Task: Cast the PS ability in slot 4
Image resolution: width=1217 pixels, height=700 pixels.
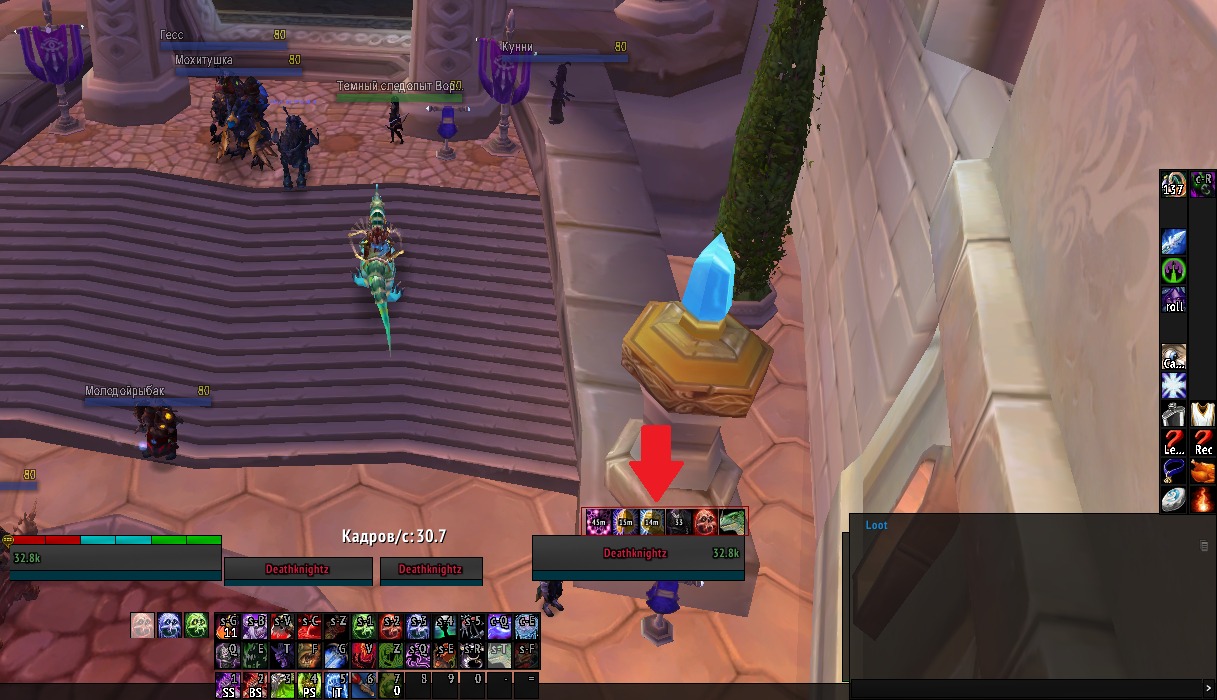Action: click(x=310, y=685)
